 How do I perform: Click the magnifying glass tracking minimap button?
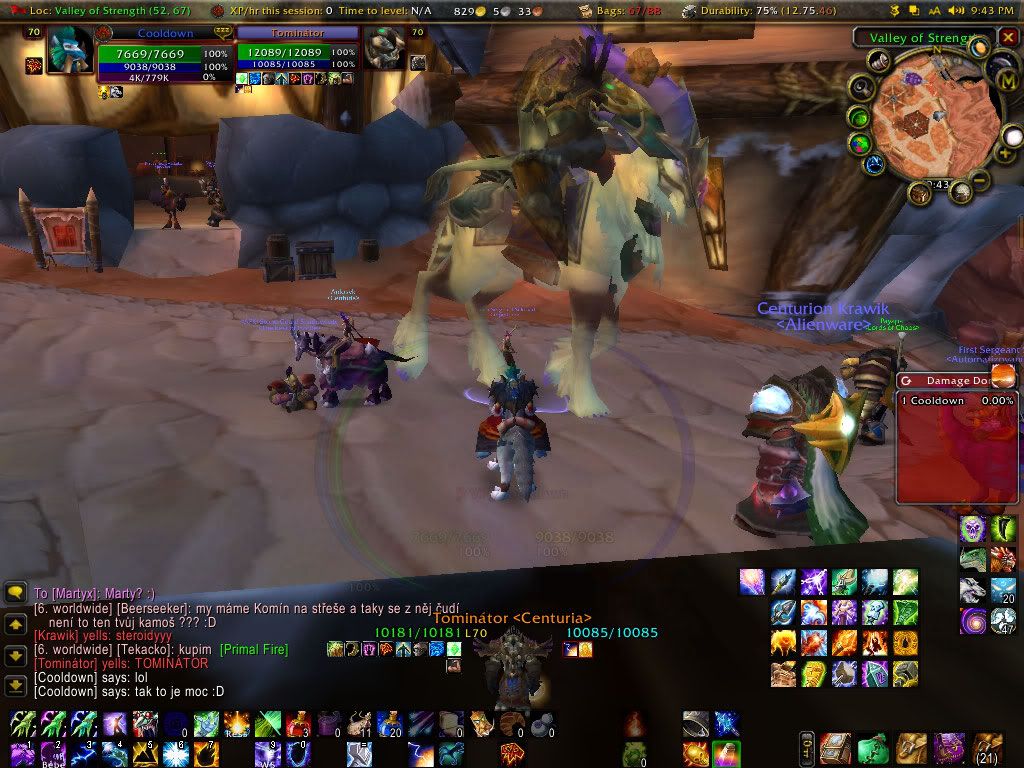(860, 88)
